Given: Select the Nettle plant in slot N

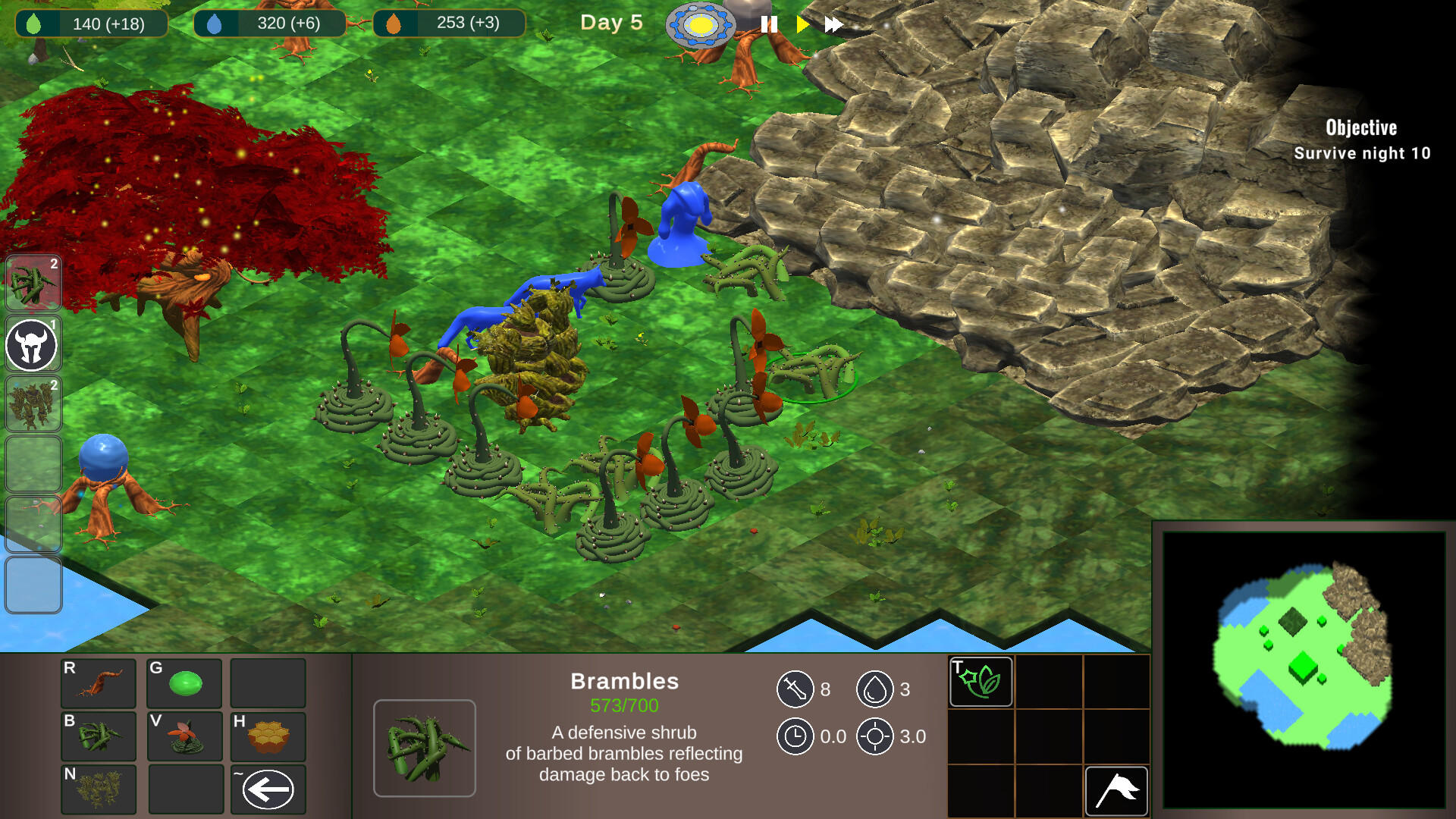Looking at the screenshot, I should pos(98,789).
